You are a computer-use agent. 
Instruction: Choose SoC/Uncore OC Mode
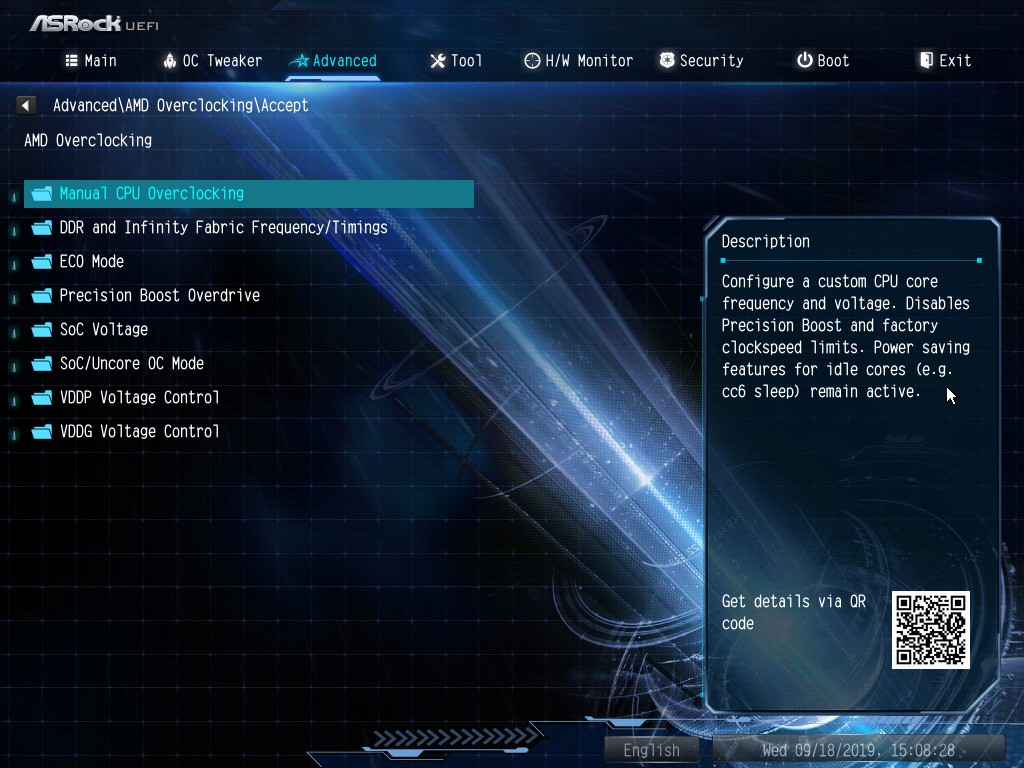pos(131,364)
